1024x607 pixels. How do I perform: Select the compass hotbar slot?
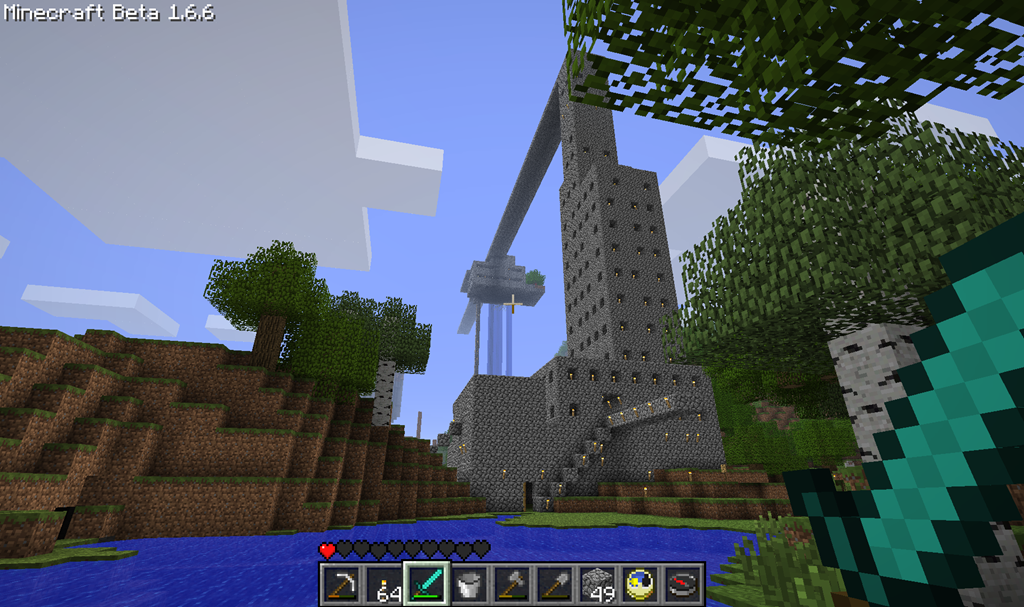pos(682,583)
